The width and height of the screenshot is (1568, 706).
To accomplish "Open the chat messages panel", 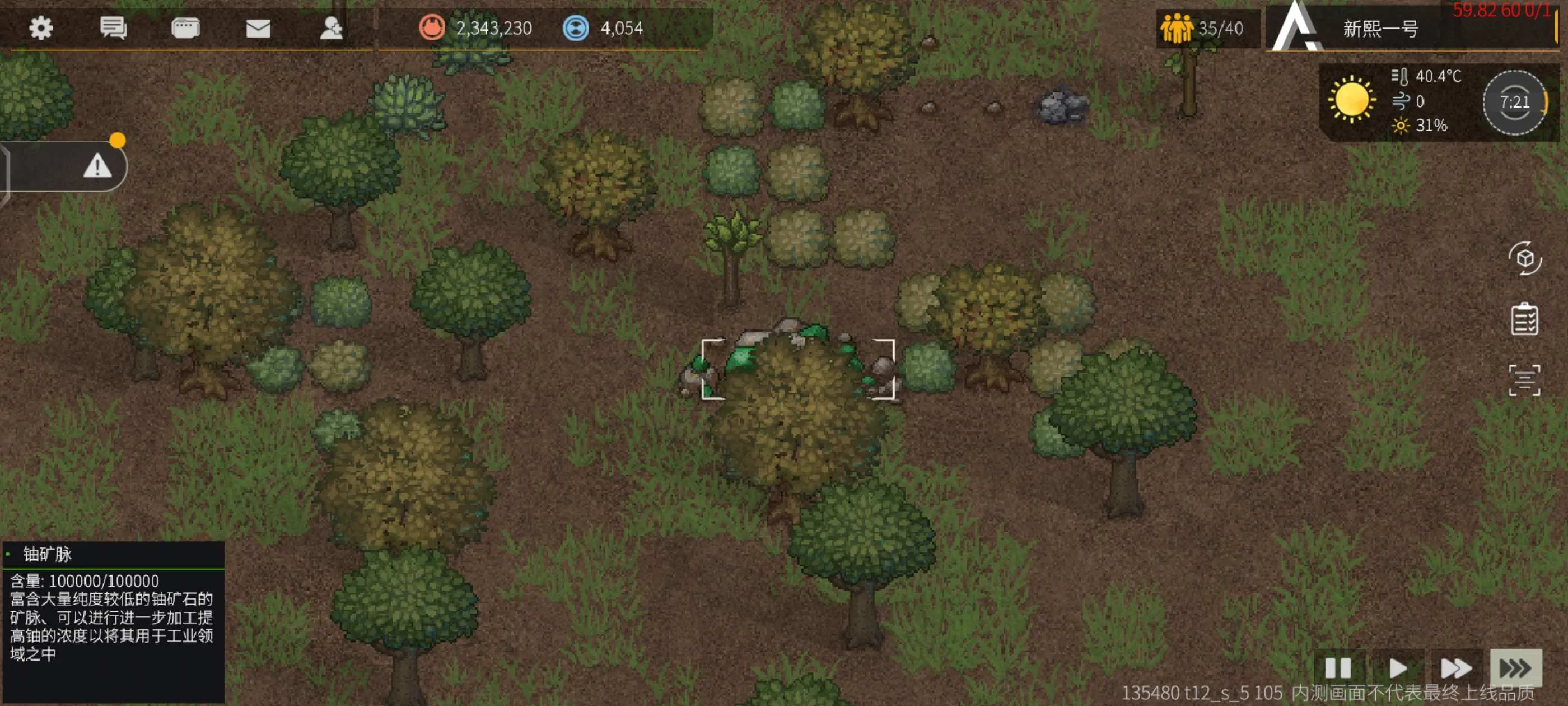I will [x=113, y=28].
